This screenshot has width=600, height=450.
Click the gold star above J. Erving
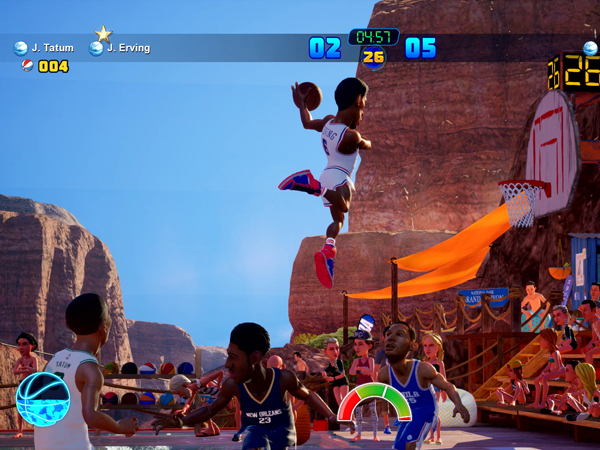pyautogui.click(x=103, y=33)
